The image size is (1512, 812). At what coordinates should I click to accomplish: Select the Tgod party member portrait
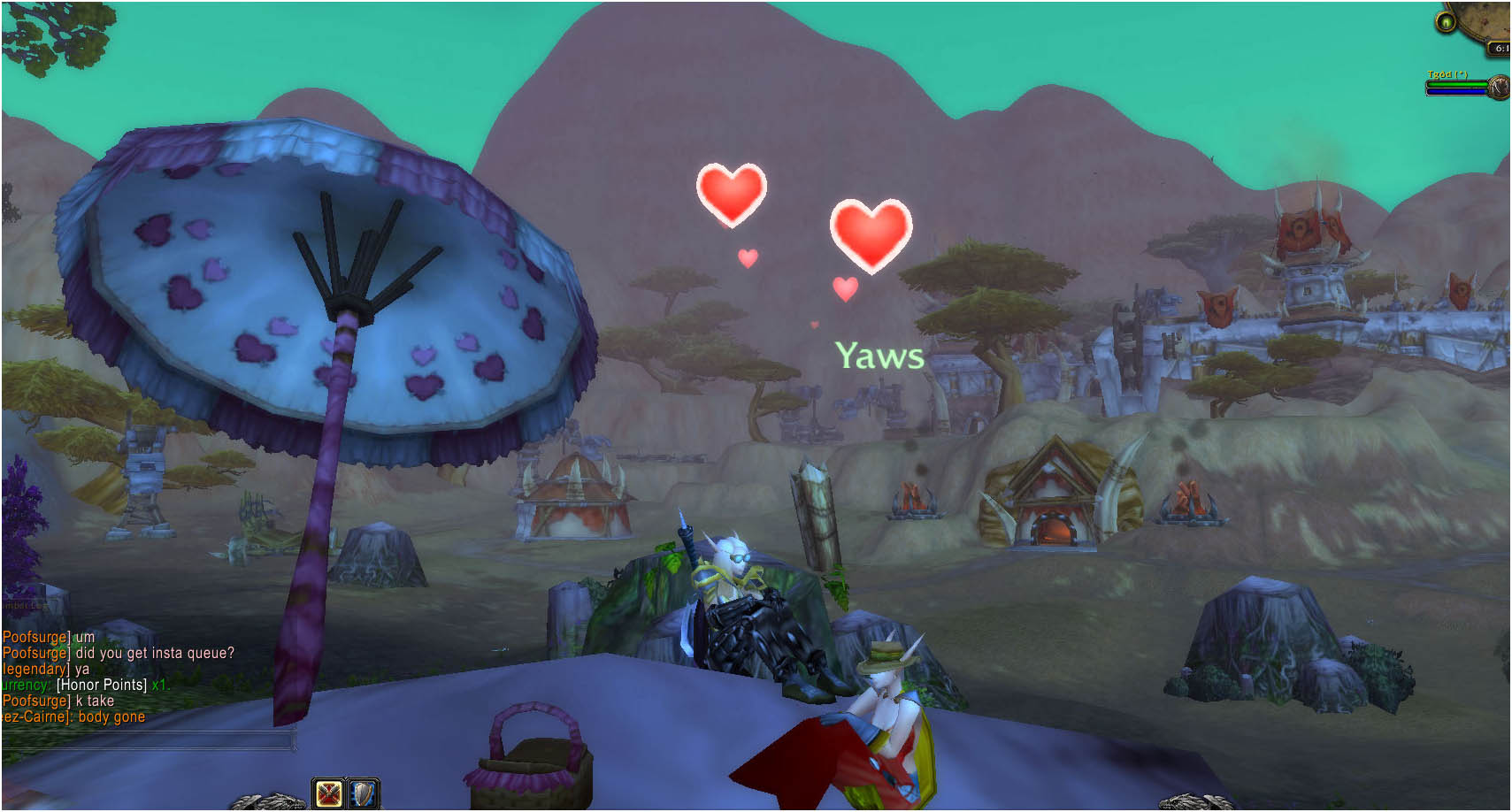(x=1498, y=88)
